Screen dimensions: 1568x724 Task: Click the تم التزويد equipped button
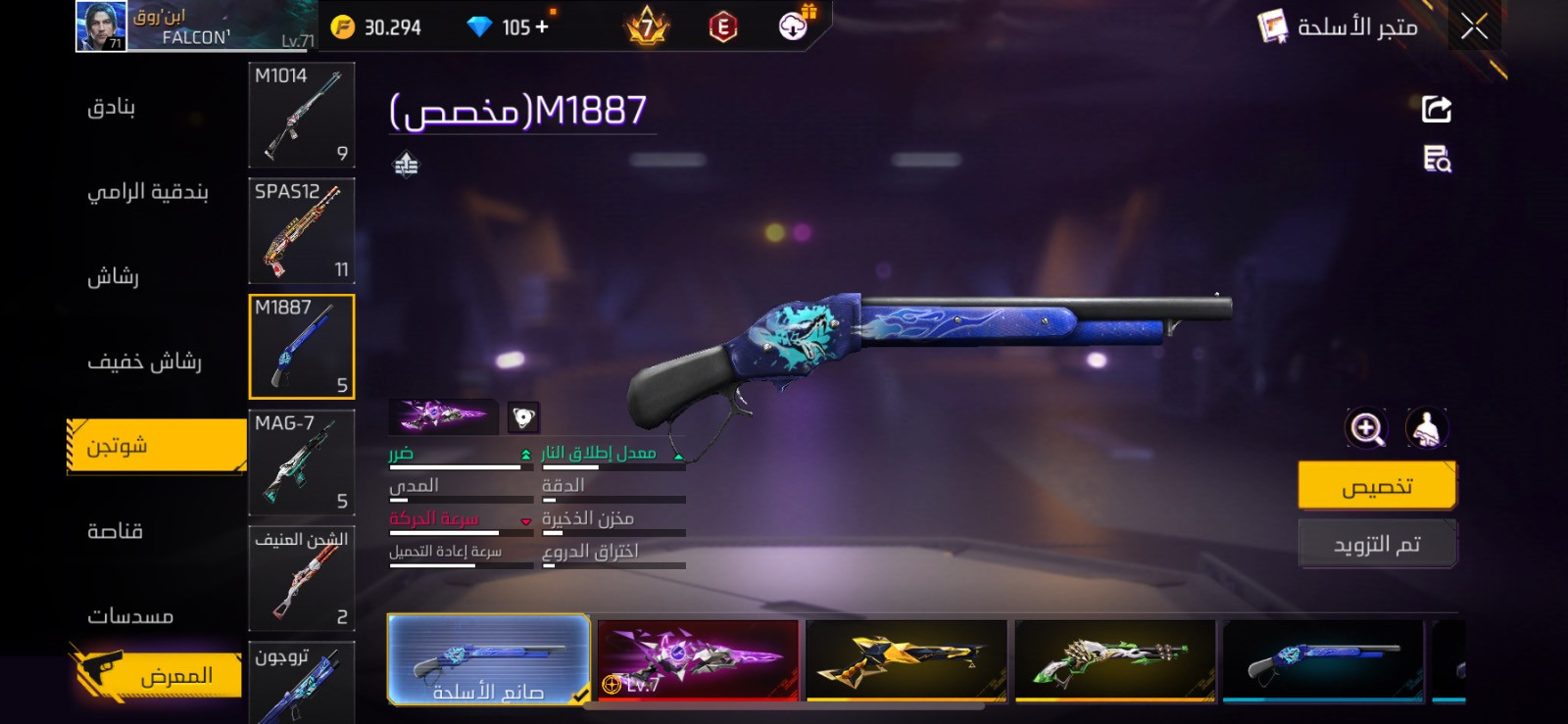[1378, 543]
